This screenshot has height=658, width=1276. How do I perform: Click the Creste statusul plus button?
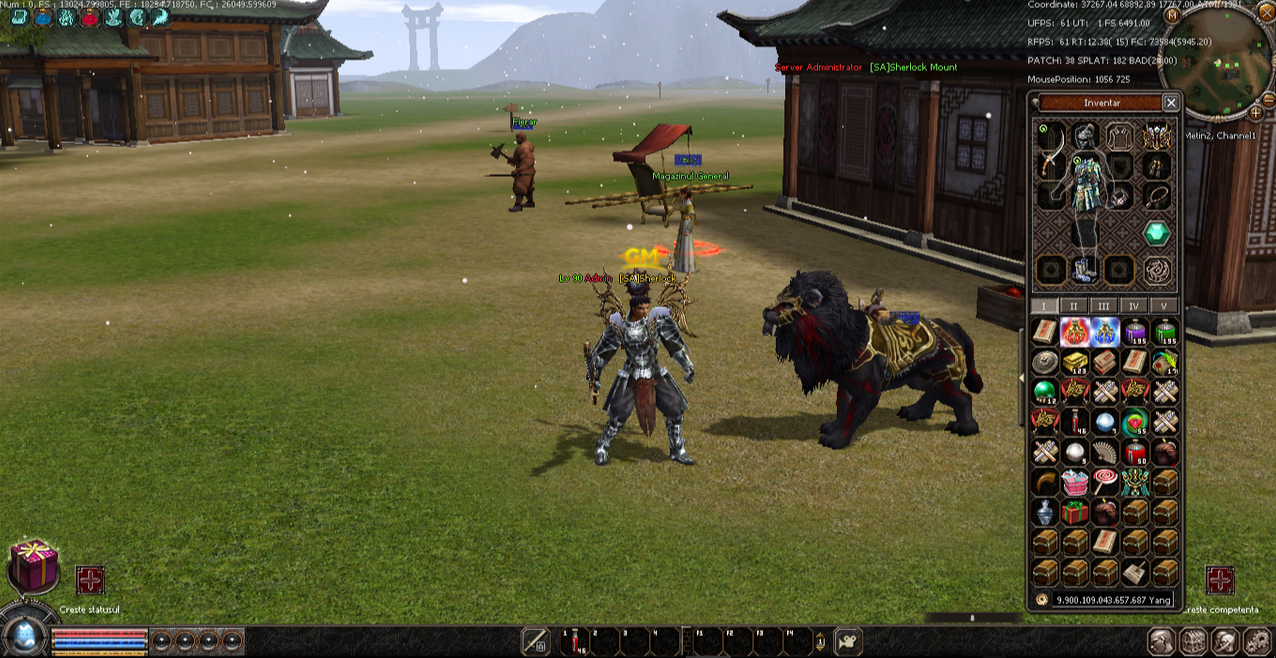coord(90,580)
